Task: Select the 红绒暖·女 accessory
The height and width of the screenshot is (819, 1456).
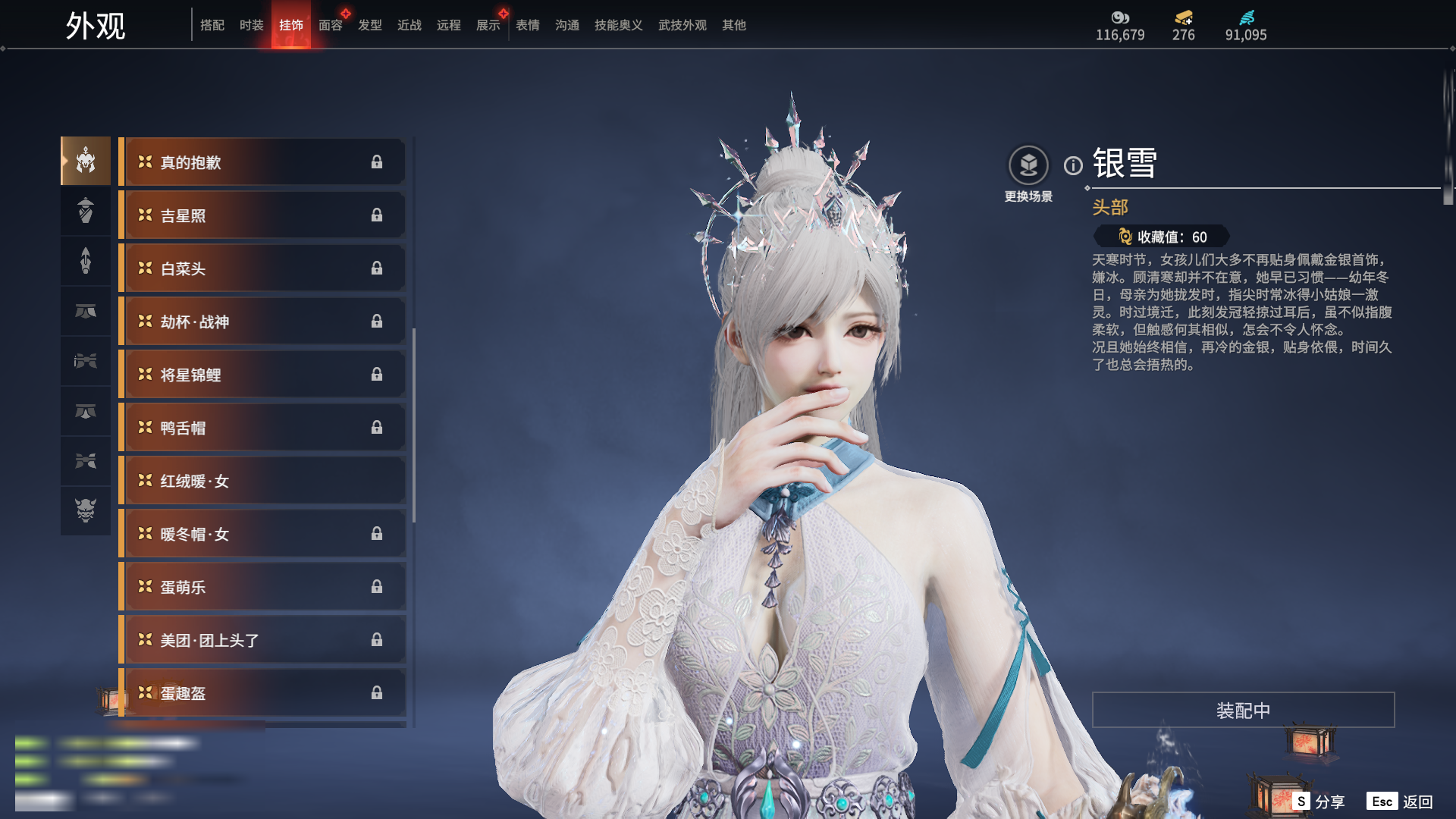Action: click(262, 481)
